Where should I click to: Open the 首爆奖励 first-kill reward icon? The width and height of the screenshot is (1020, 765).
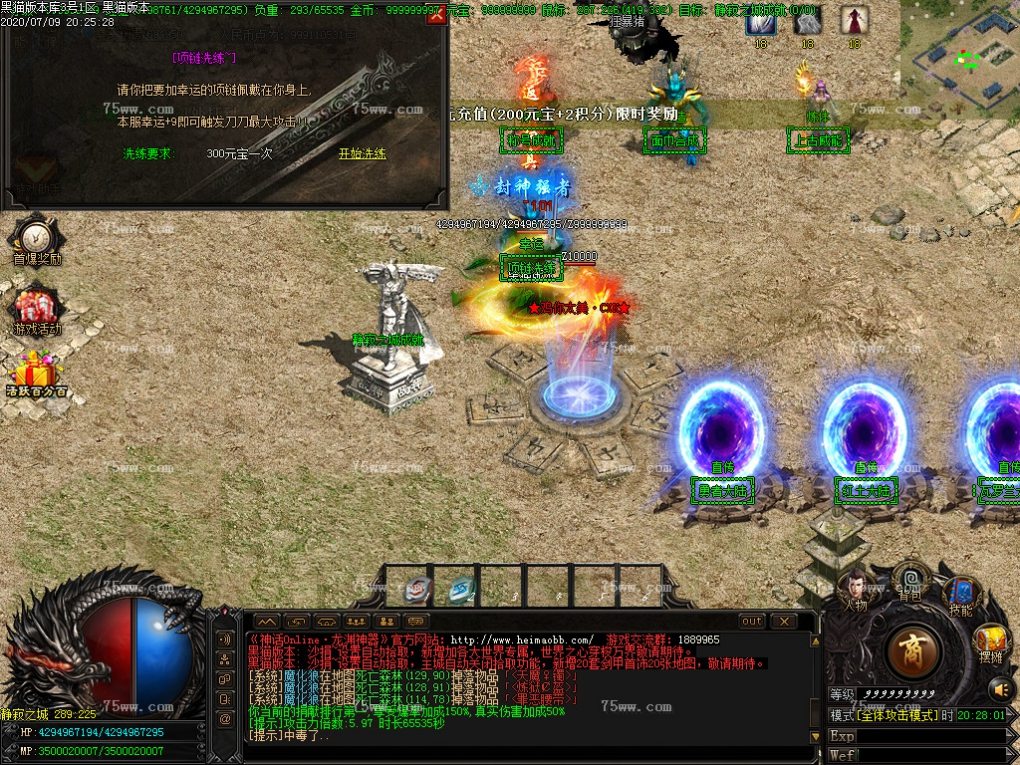36,239
